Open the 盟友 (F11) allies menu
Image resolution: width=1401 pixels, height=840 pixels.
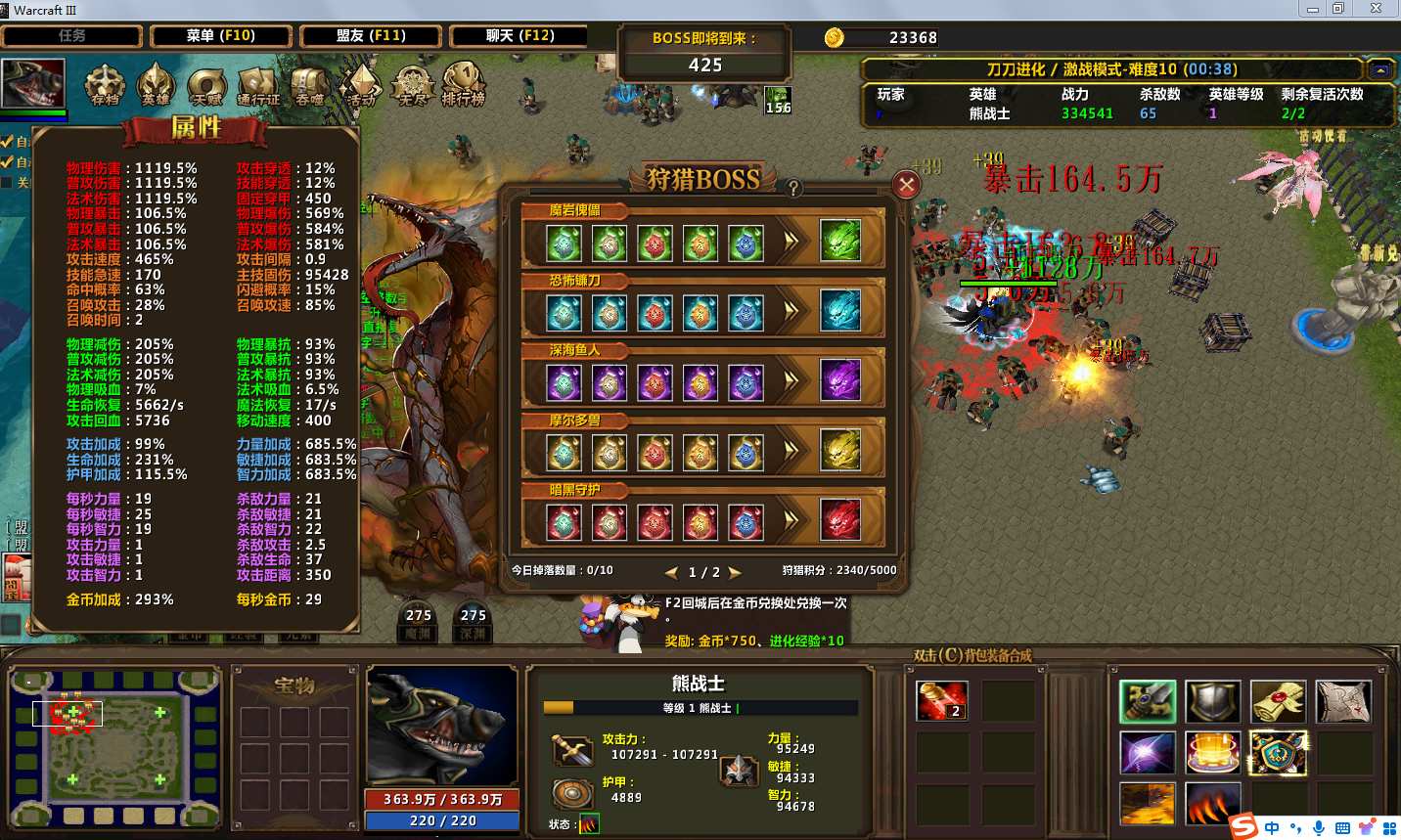point(371,36)
